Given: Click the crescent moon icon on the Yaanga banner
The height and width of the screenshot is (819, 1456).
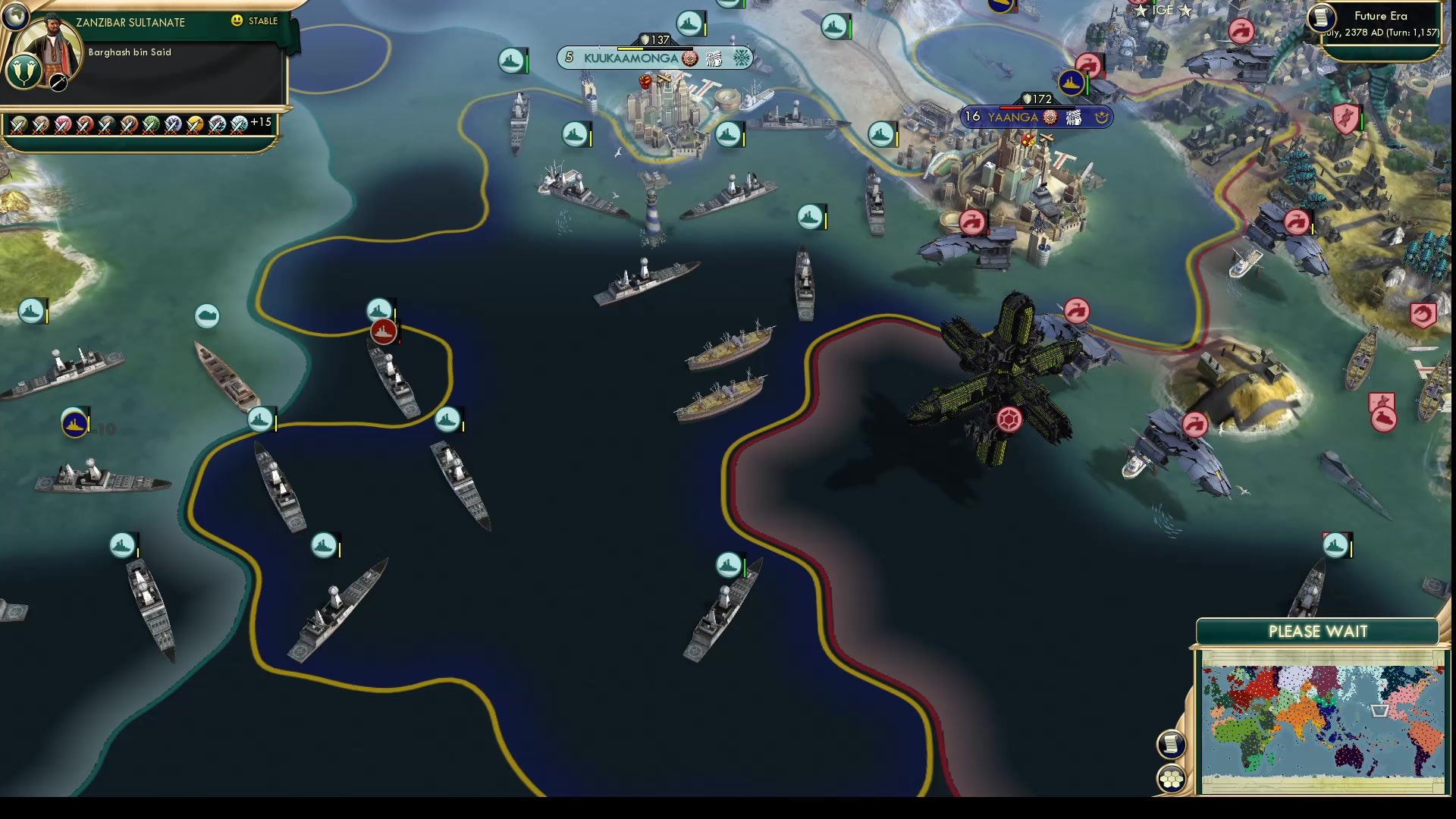Looking at the screenshot, I should (1102, 118).
